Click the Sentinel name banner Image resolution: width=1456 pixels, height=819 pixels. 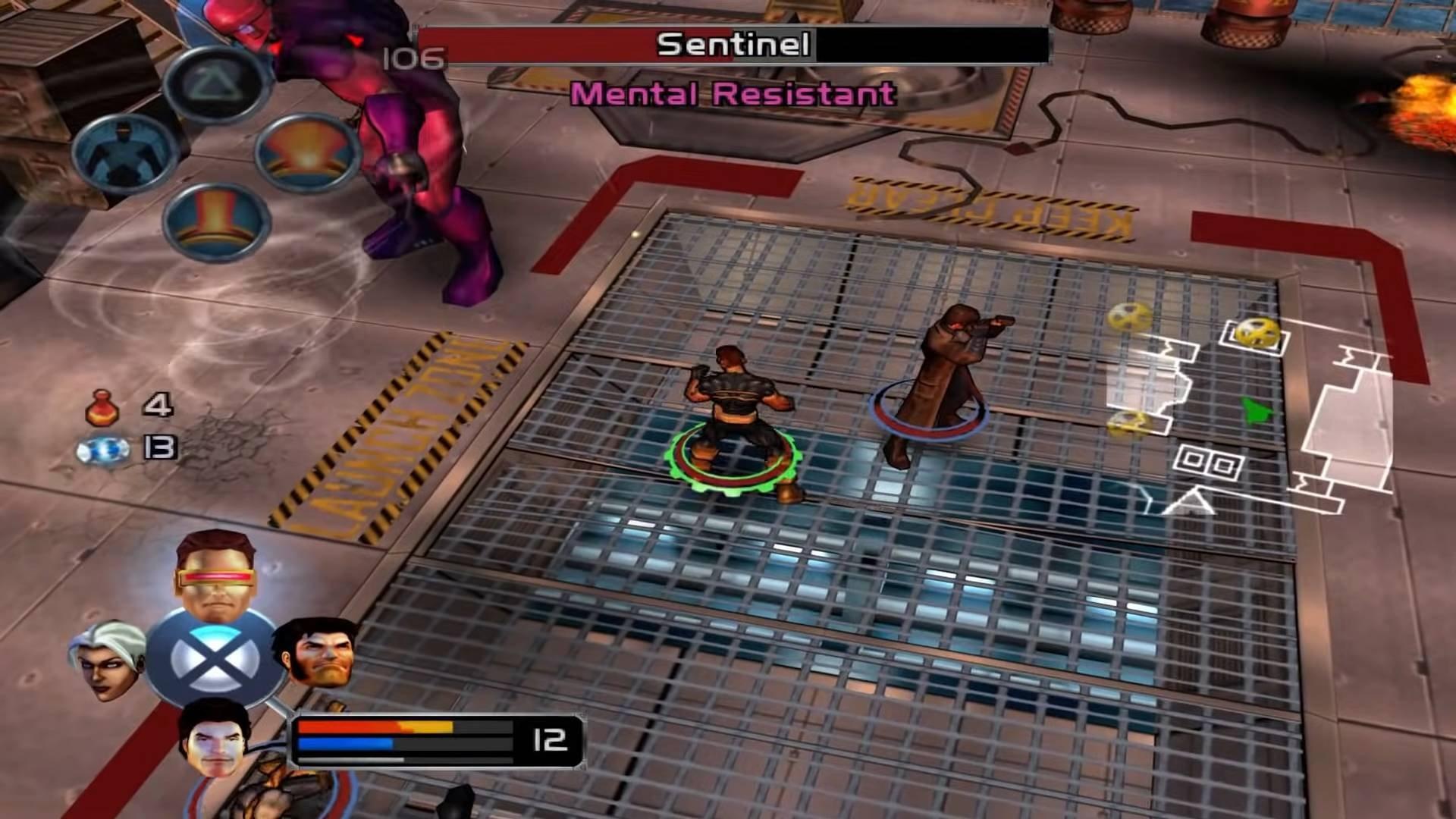click(x=732, y=45)
